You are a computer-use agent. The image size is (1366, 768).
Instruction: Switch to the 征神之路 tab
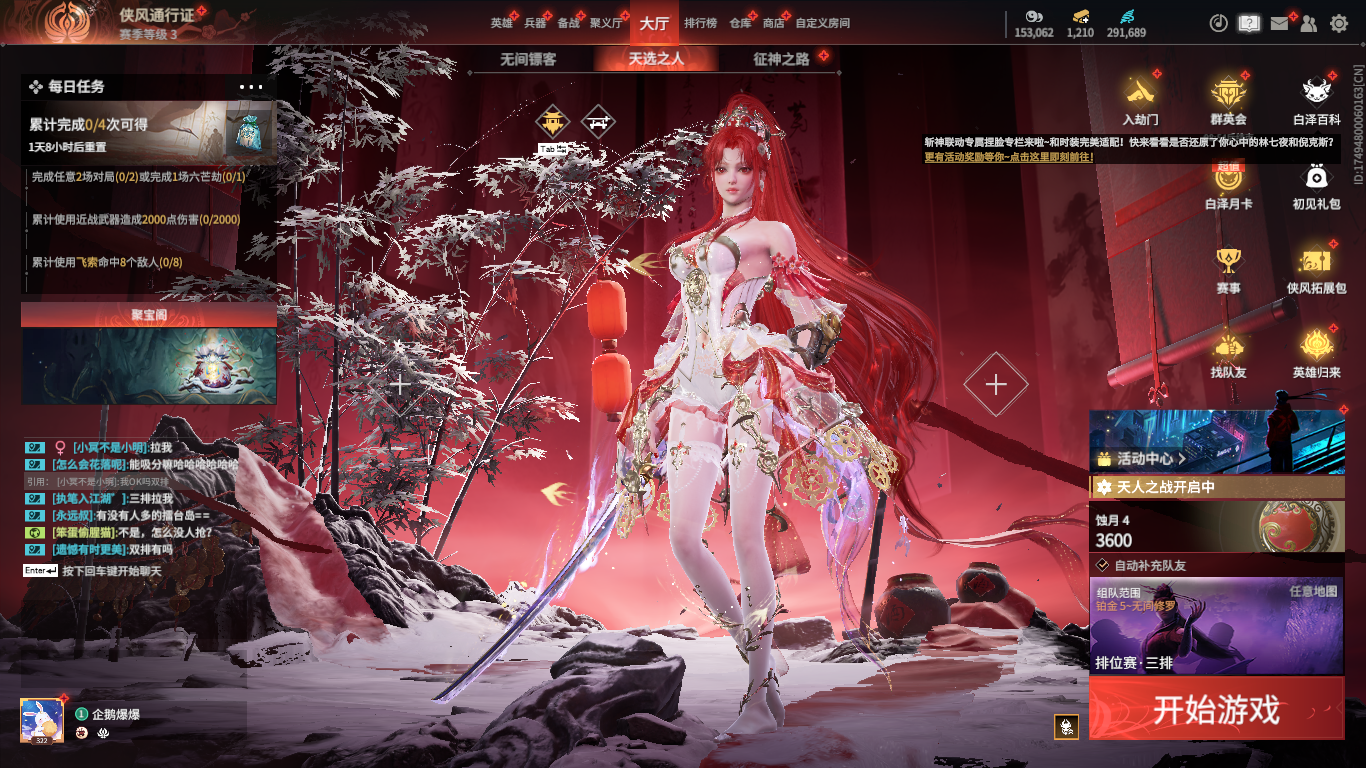point(781,59)
